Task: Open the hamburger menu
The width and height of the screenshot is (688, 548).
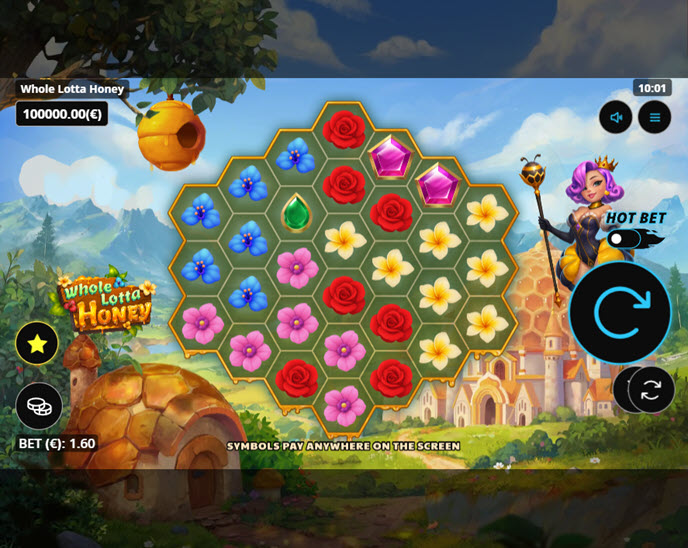Action: coord(655,118)
